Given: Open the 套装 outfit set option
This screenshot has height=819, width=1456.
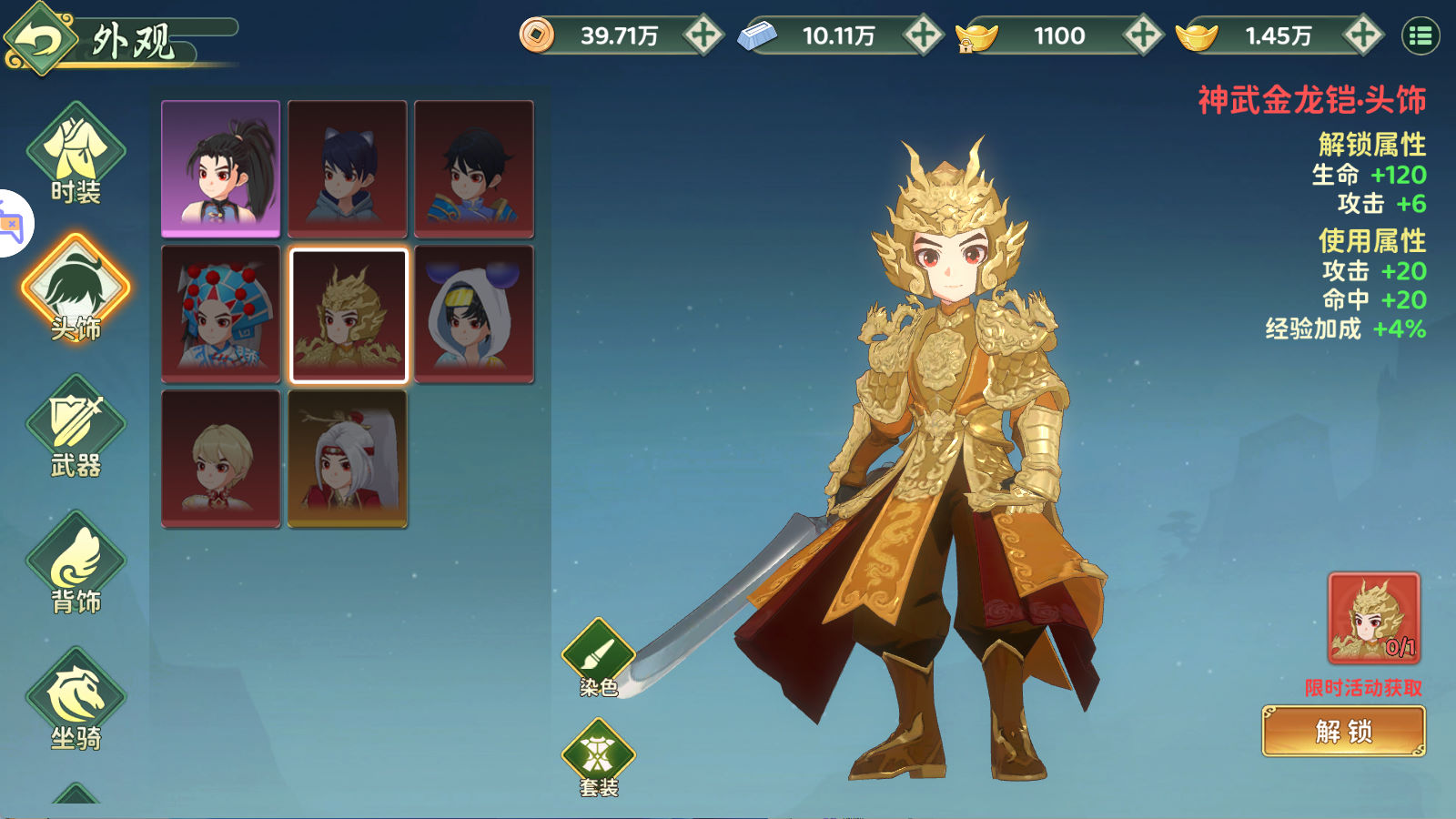Looking at the screenshot, I should (x=598, y=757).
